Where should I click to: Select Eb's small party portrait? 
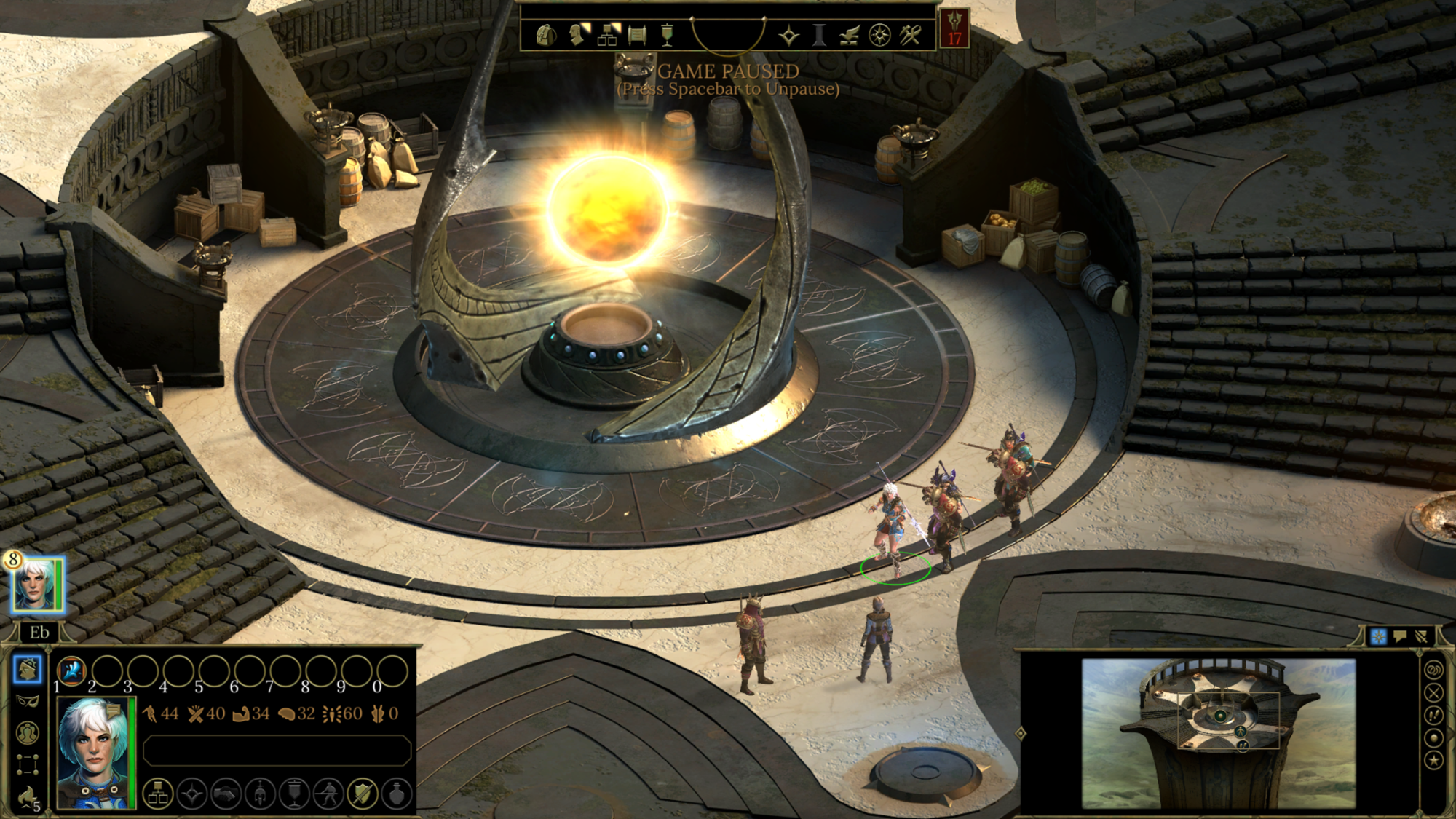click(x=35, y=585)
